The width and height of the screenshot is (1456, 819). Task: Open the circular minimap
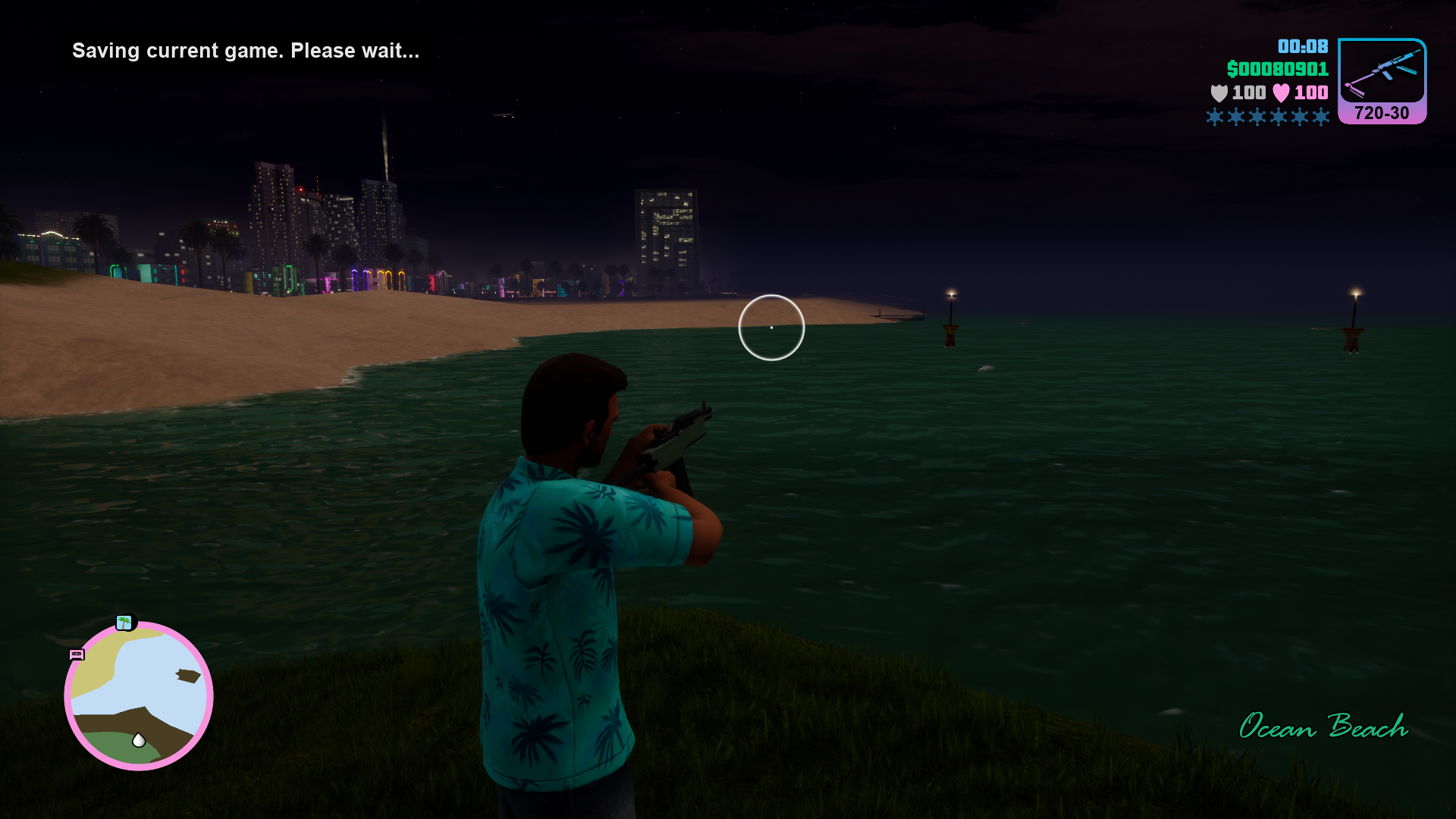click(139, 695)
